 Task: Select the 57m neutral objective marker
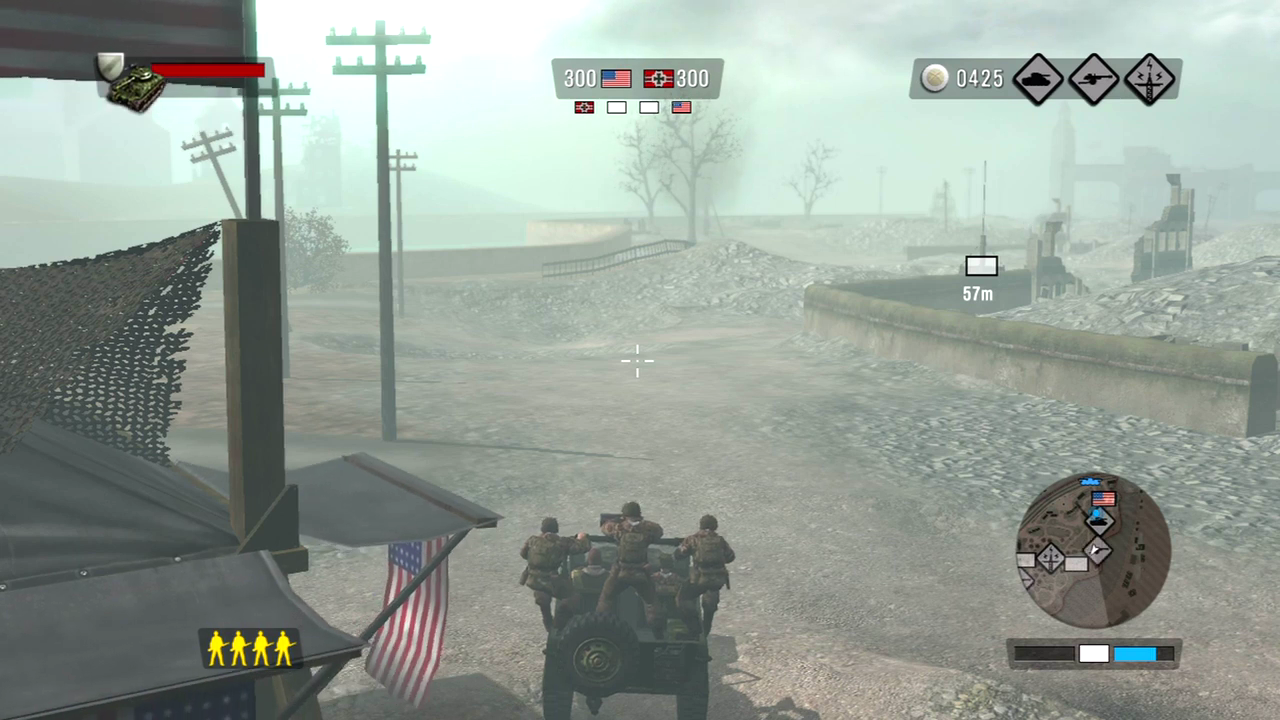[981, 266]
